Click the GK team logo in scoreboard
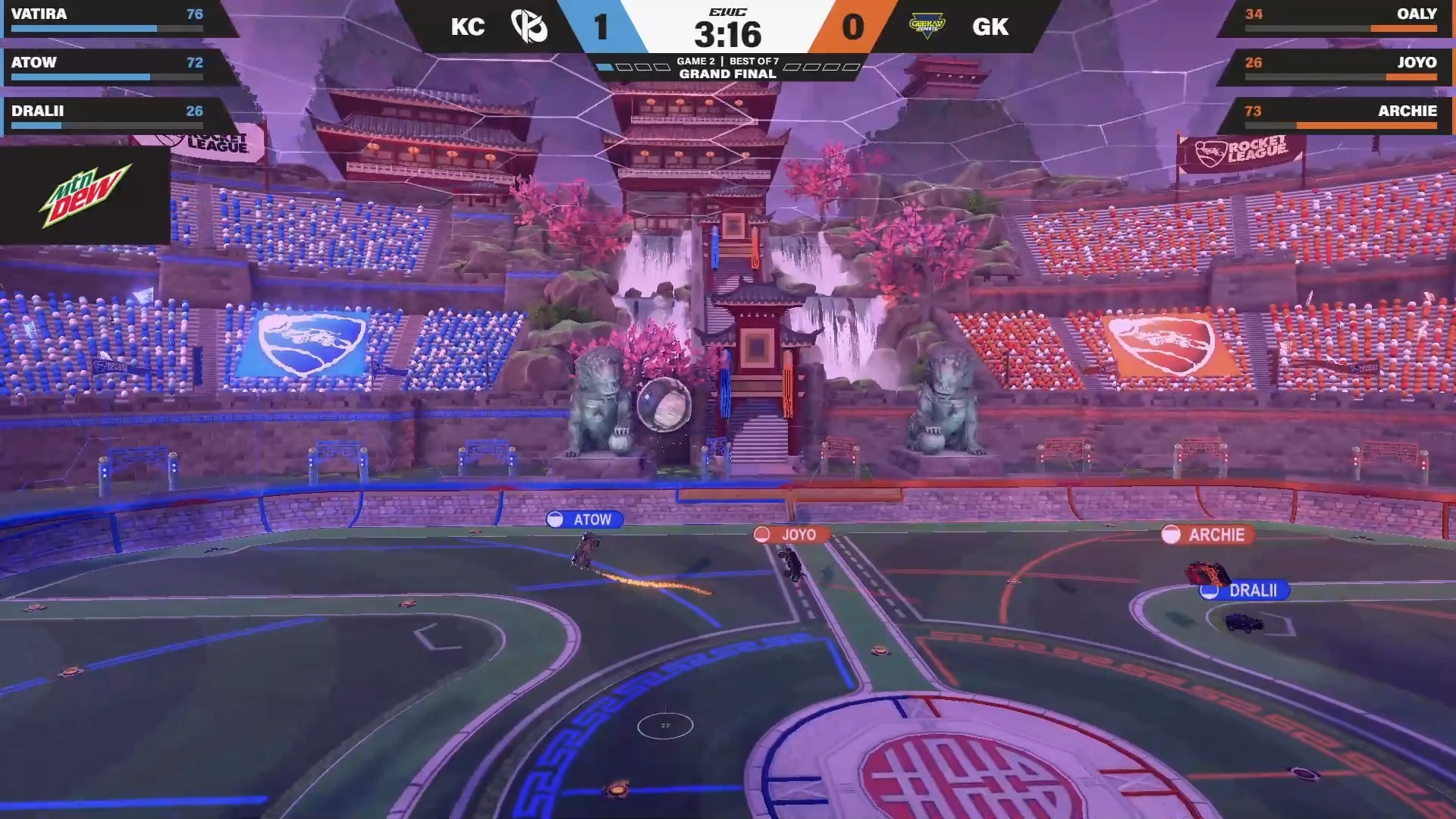1456x819 pixels. [x=927, y=27]
